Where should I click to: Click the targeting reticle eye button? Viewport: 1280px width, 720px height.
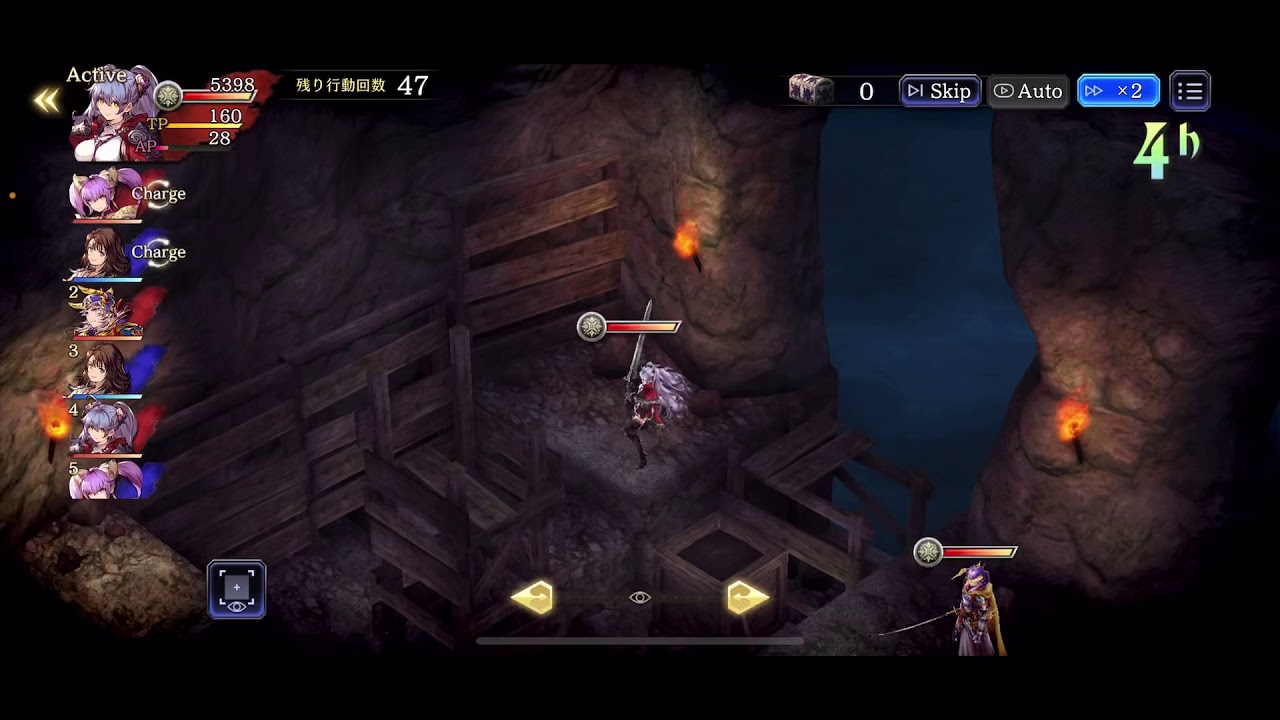pos(236,589)
